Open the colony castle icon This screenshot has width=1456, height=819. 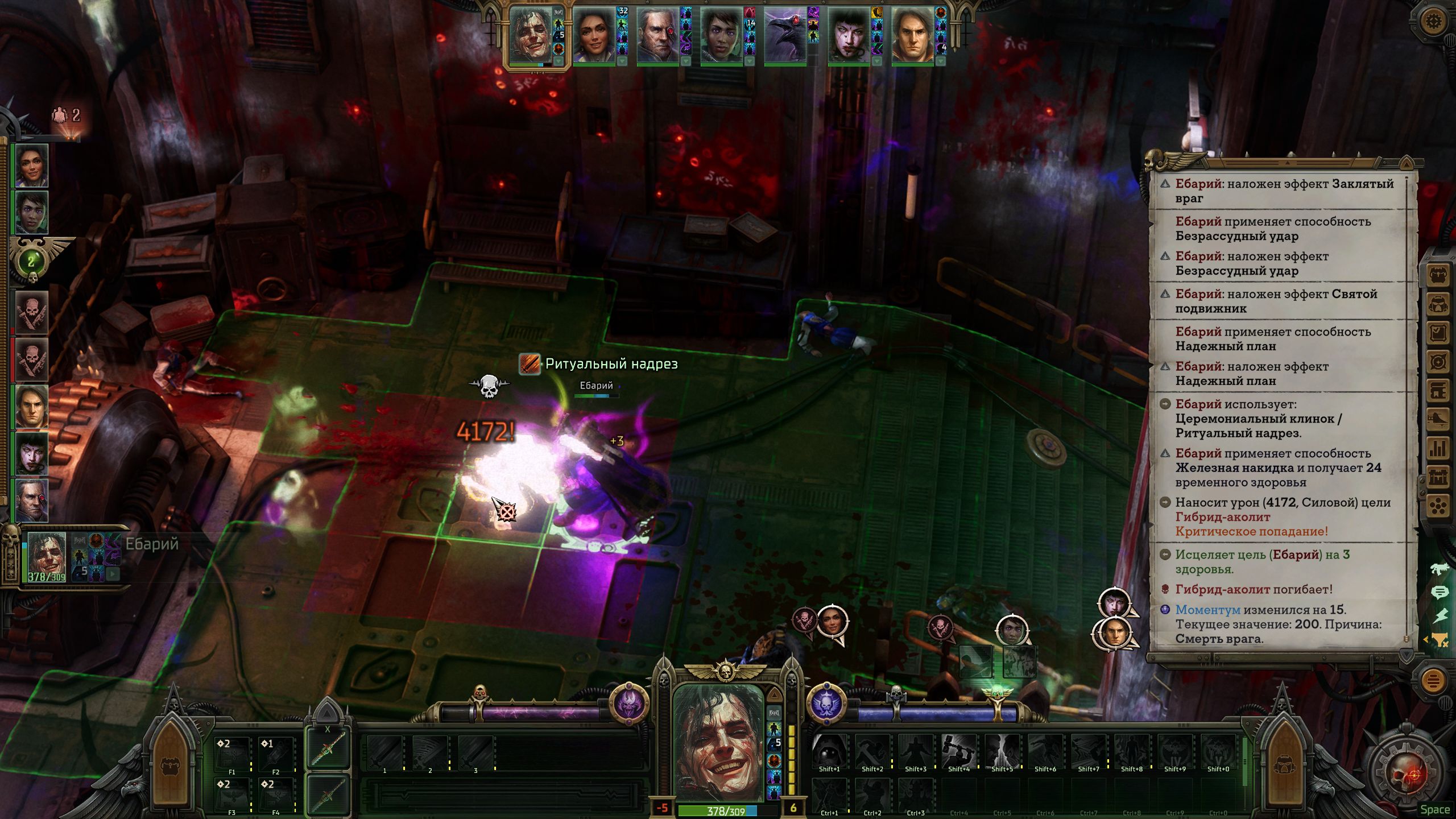[1438, 477]
